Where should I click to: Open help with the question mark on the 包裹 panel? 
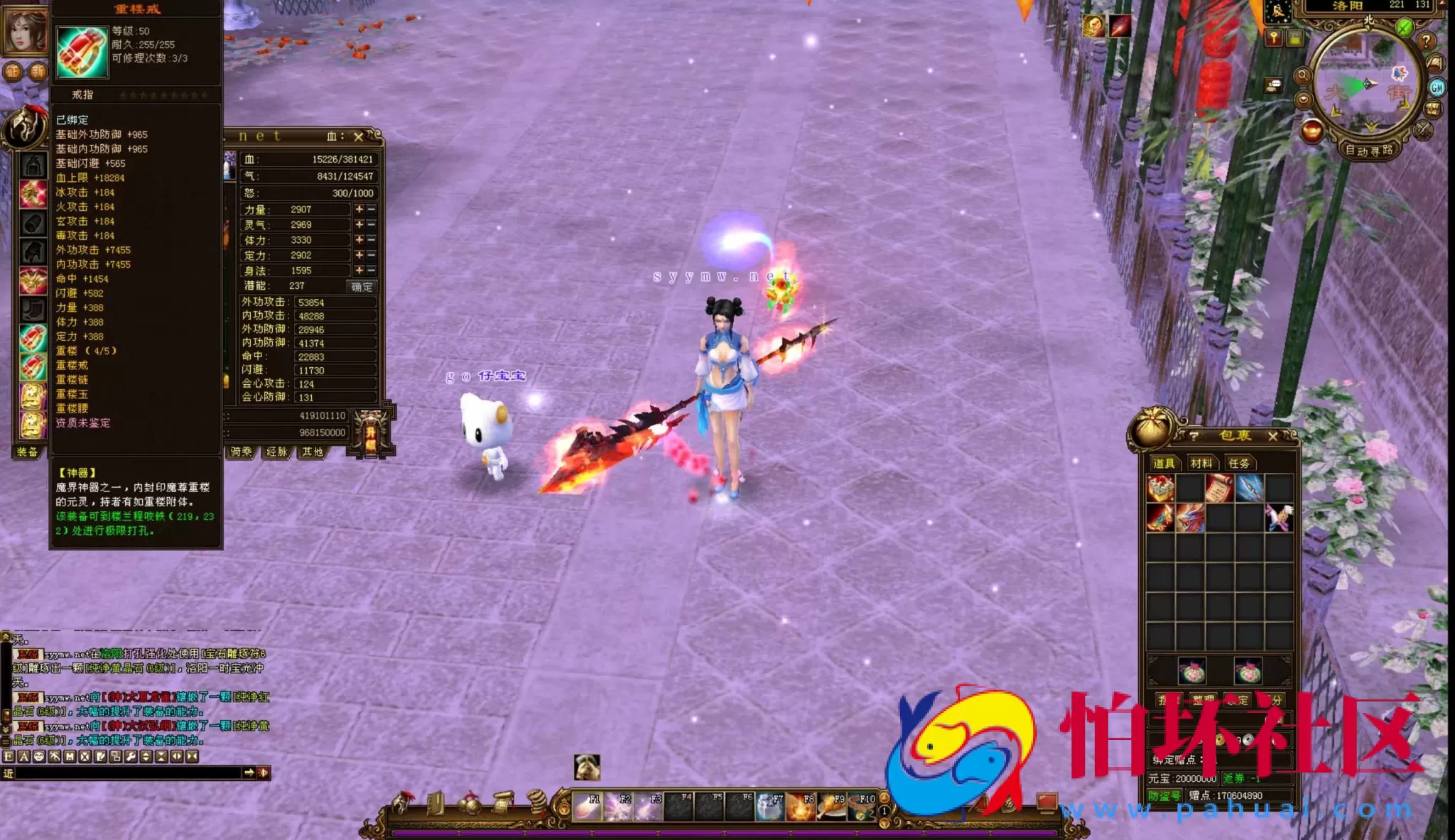pyautogui.click(x=1194, y=437)
